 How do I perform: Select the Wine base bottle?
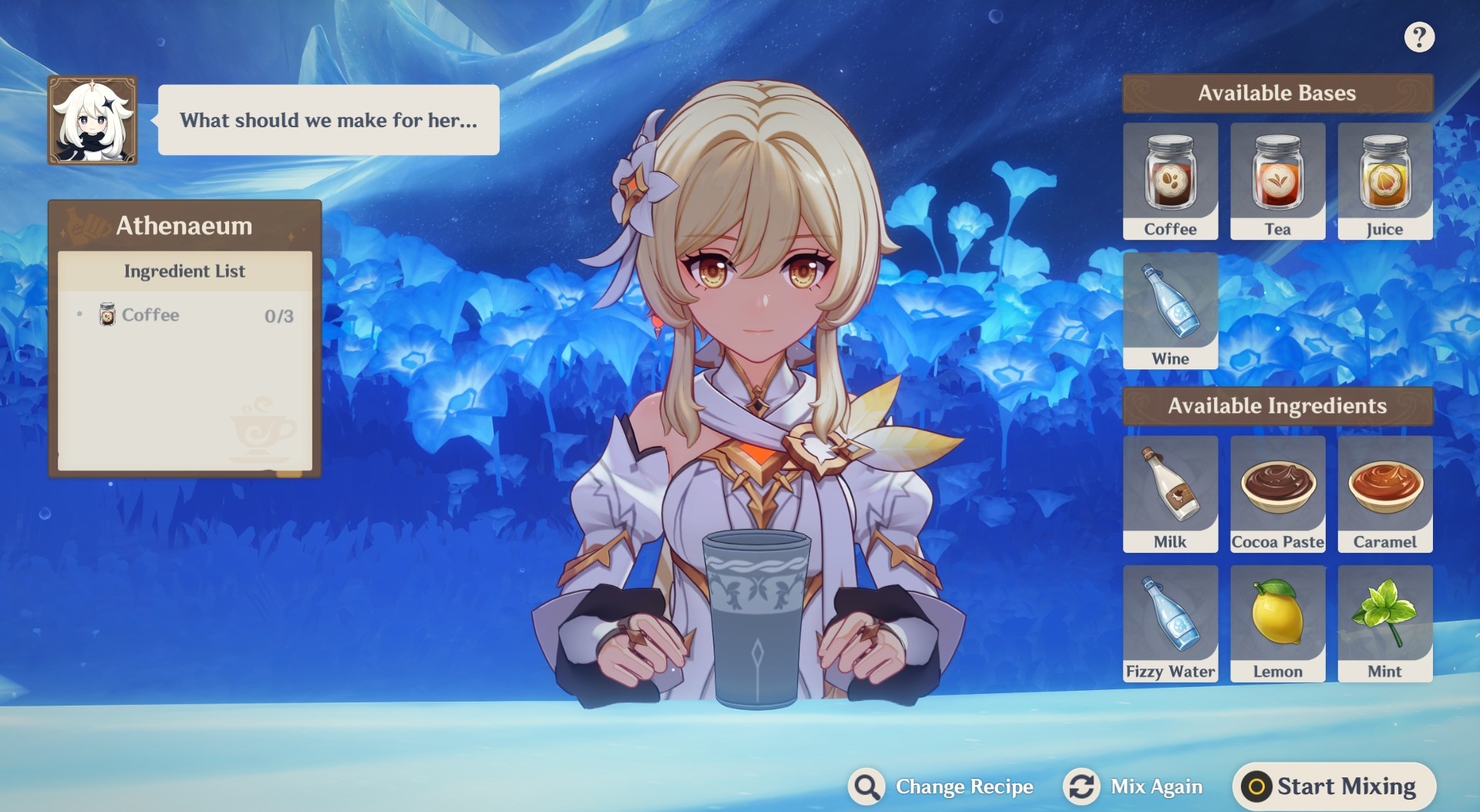(1170, 310)
